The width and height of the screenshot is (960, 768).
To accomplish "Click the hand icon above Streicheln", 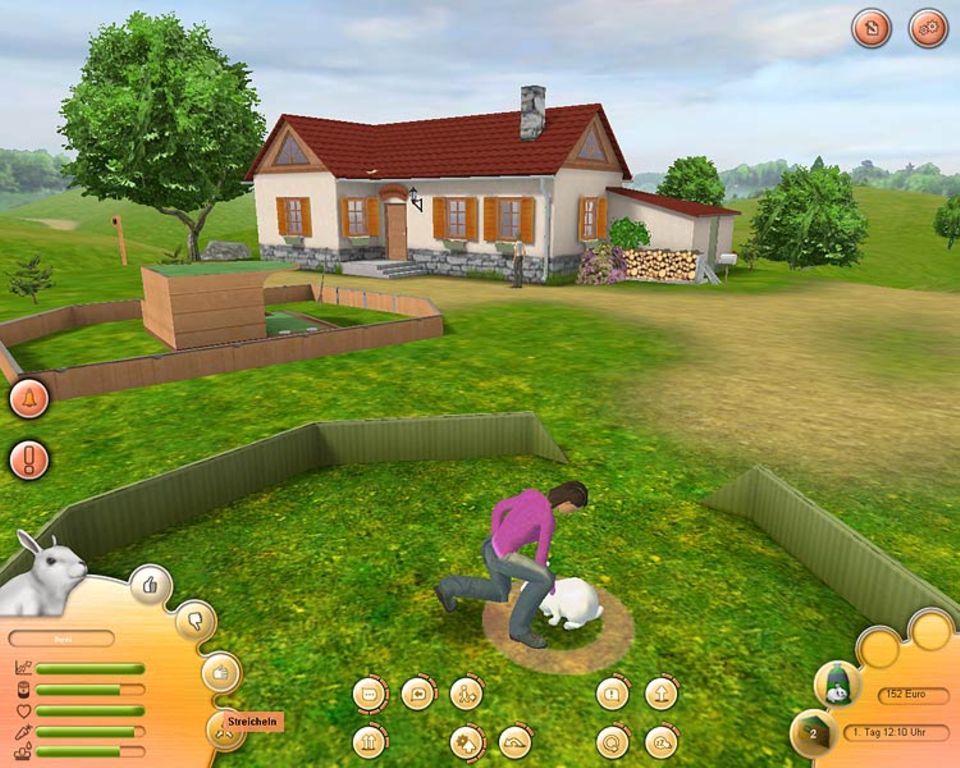I will tap(221, 672).
